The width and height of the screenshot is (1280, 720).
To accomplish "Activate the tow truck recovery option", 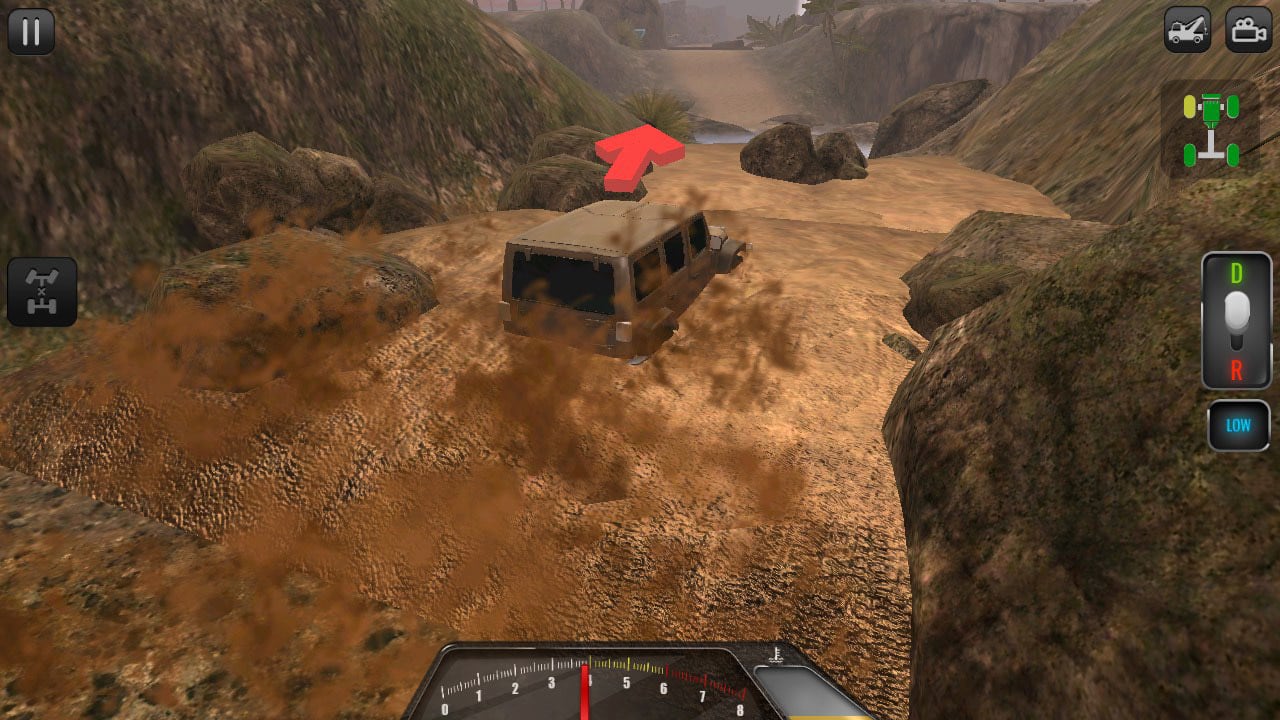I will click(1189, 30).
